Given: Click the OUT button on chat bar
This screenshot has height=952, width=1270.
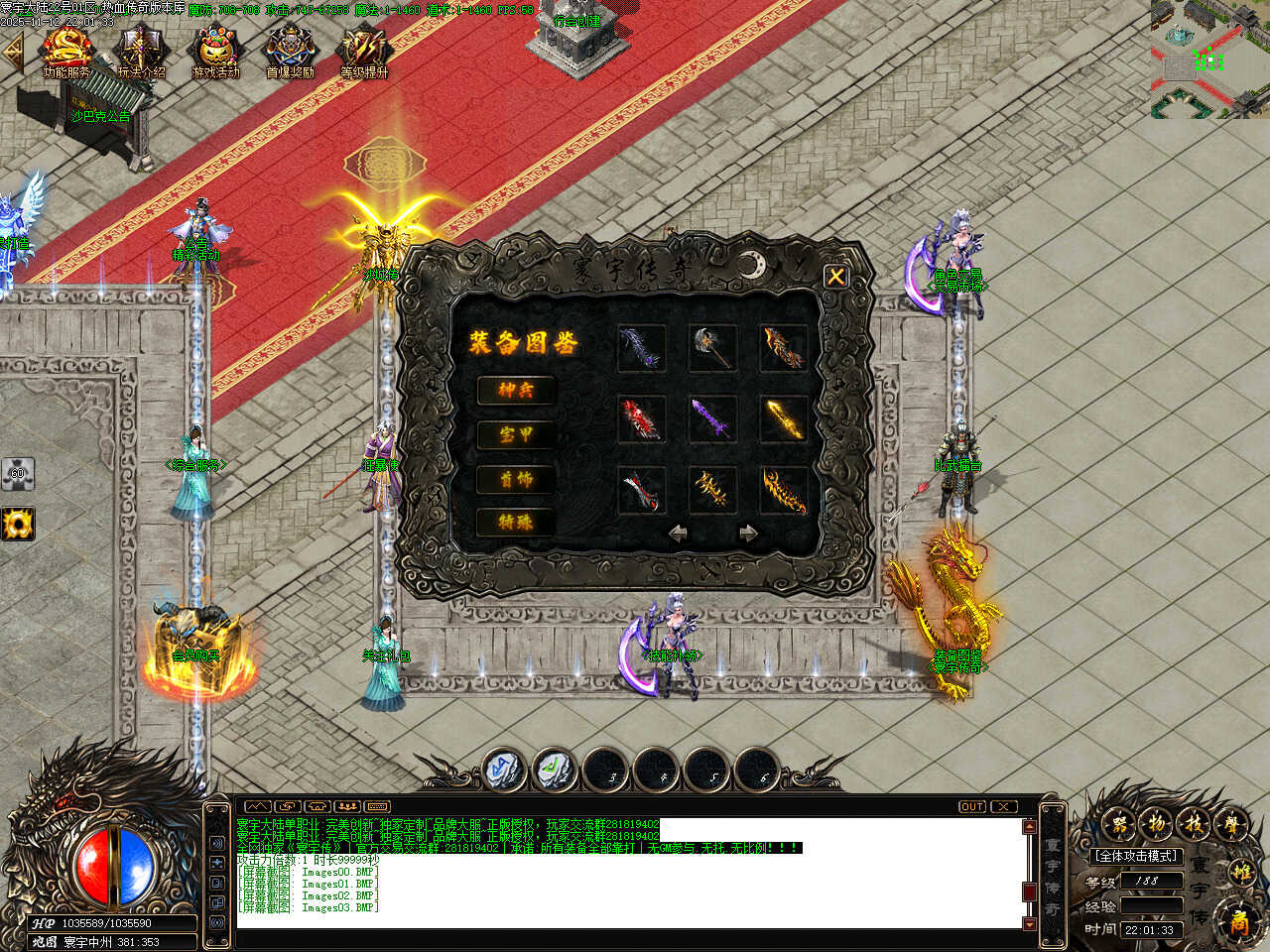Looking at the screenshot, I should point(971,806).
